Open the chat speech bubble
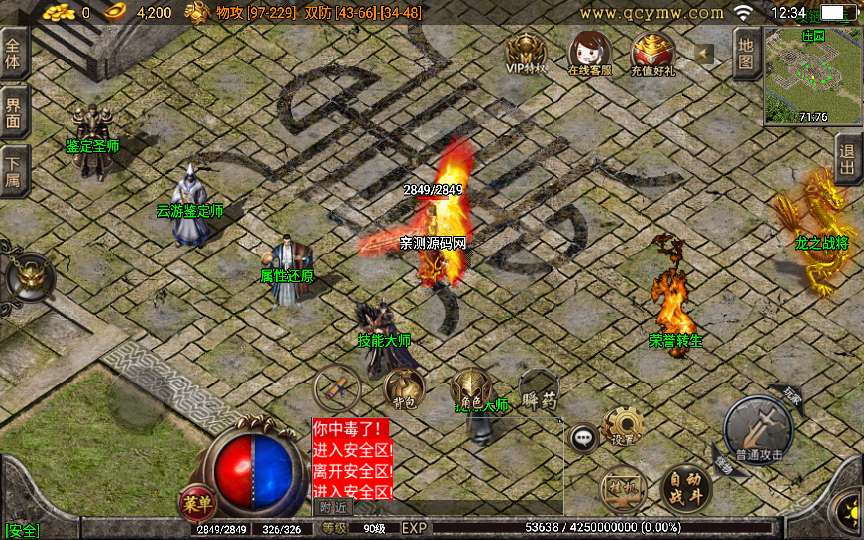This screenshot has height=540, width=864. 582,437
